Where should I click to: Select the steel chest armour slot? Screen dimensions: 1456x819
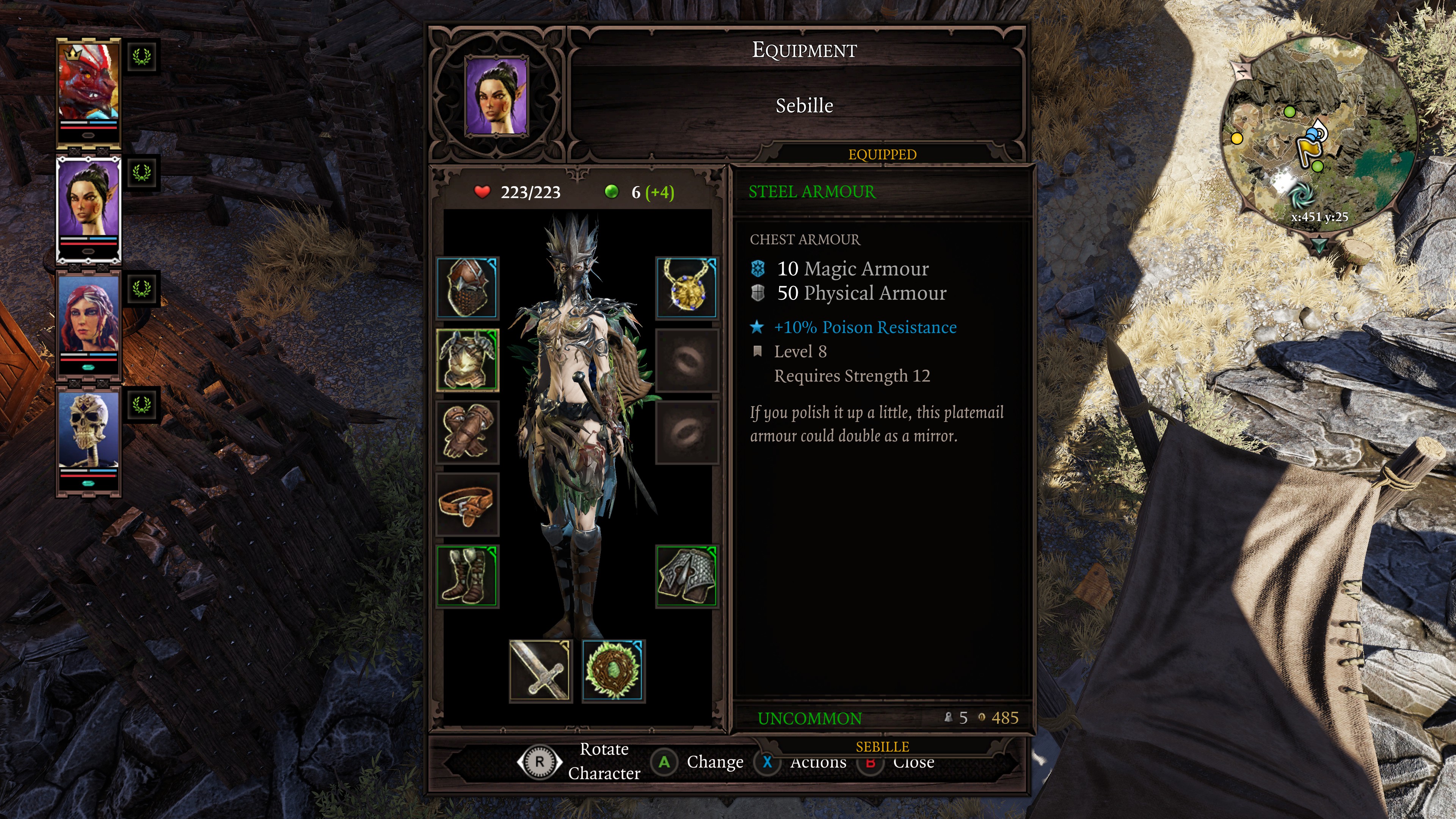pyautogui.click(x=468, y=360)
